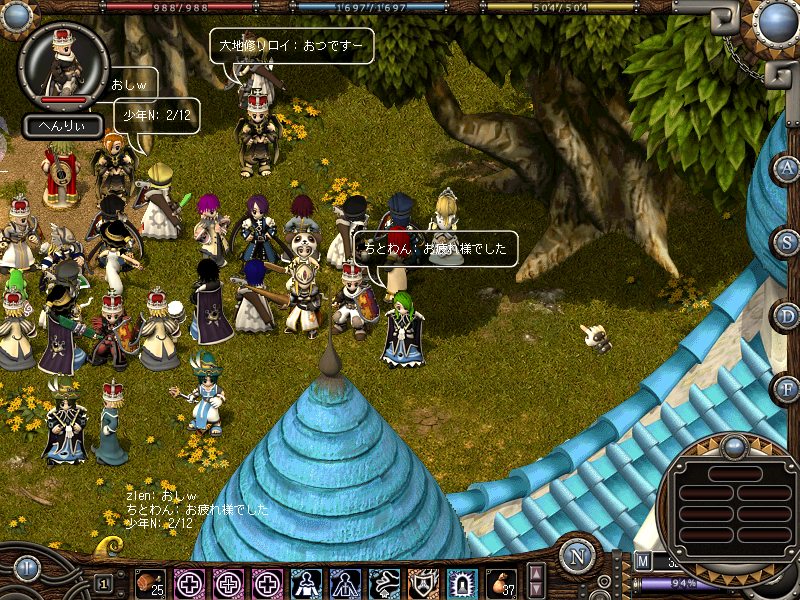Use the pouch item with count 37

pyautogui.click(x=501, y=583)
